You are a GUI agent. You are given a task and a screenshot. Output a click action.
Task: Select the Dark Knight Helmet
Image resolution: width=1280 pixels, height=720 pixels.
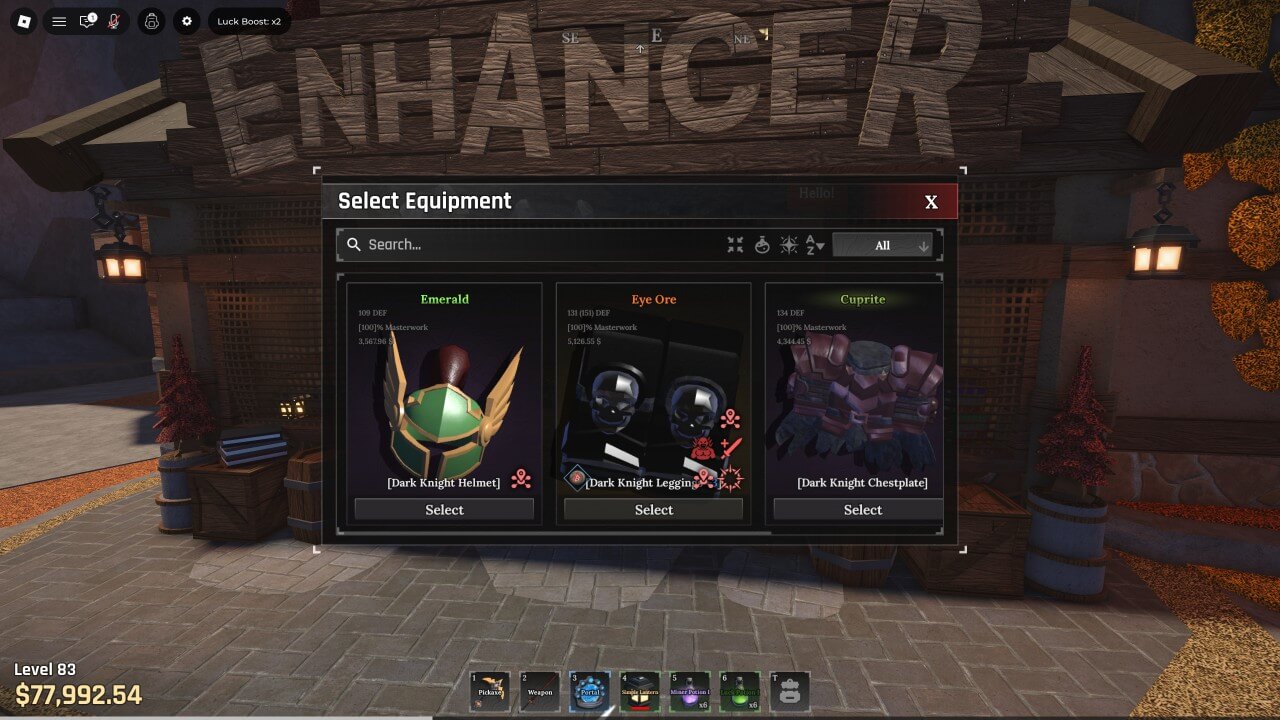click(444, 510)
